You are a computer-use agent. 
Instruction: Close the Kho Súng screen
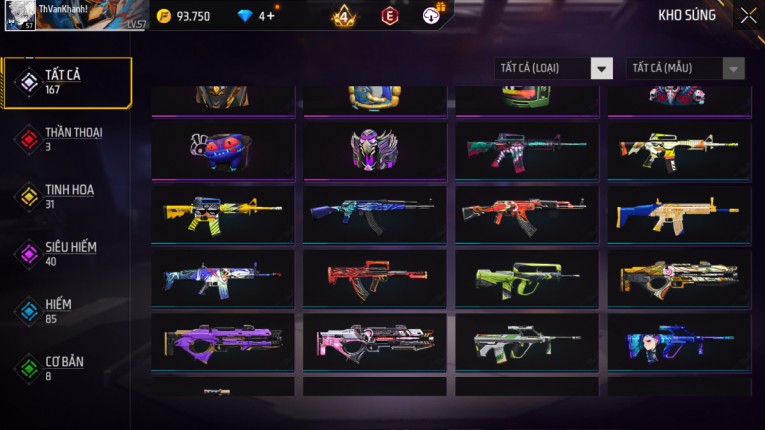coord(748,16)
